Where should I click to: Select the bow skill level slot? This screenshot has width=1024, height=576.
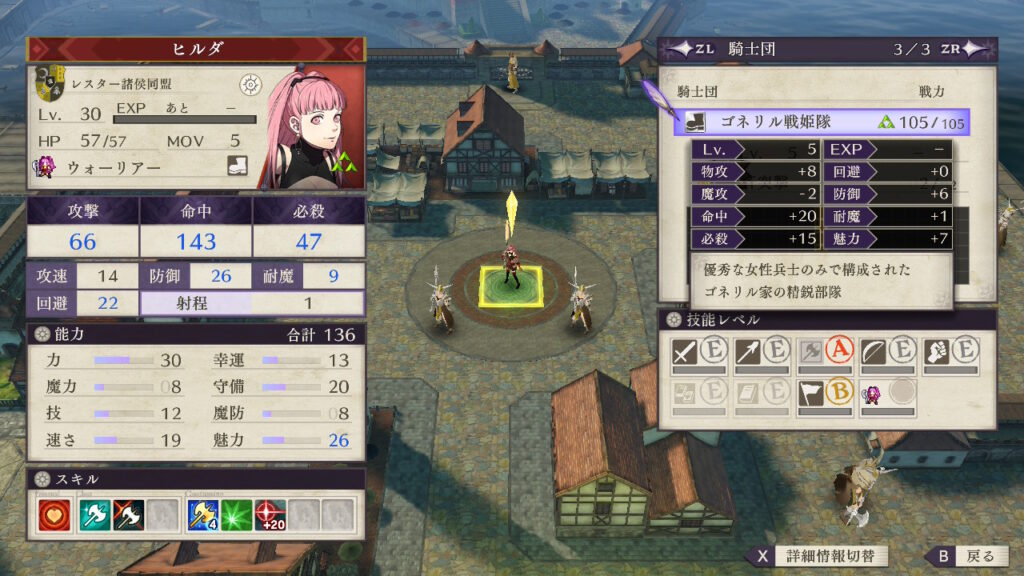pos(888,352)
